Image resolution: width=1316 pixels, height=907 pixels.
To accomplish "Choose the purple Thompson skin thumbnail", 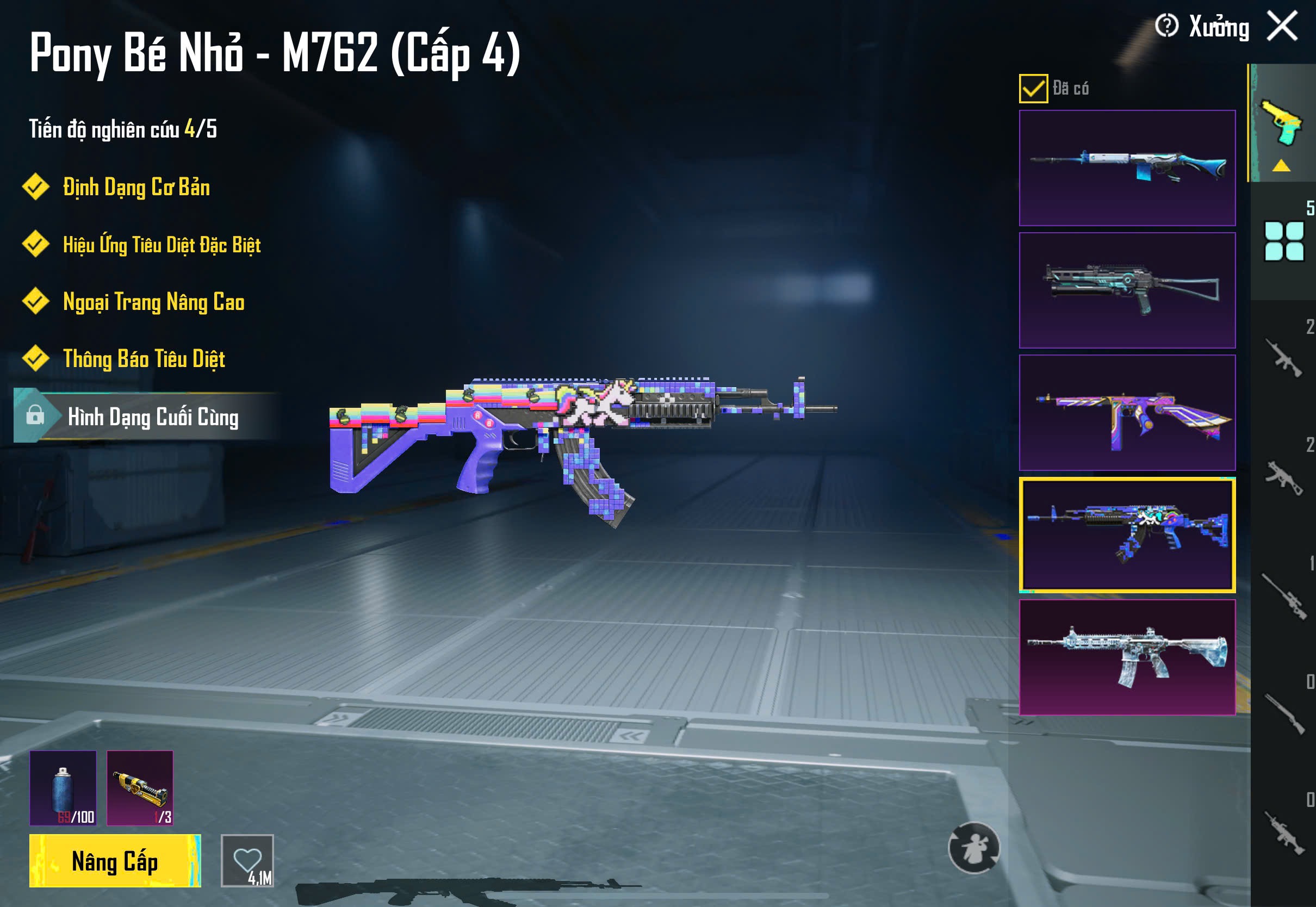I will (x=1127, y=413).
